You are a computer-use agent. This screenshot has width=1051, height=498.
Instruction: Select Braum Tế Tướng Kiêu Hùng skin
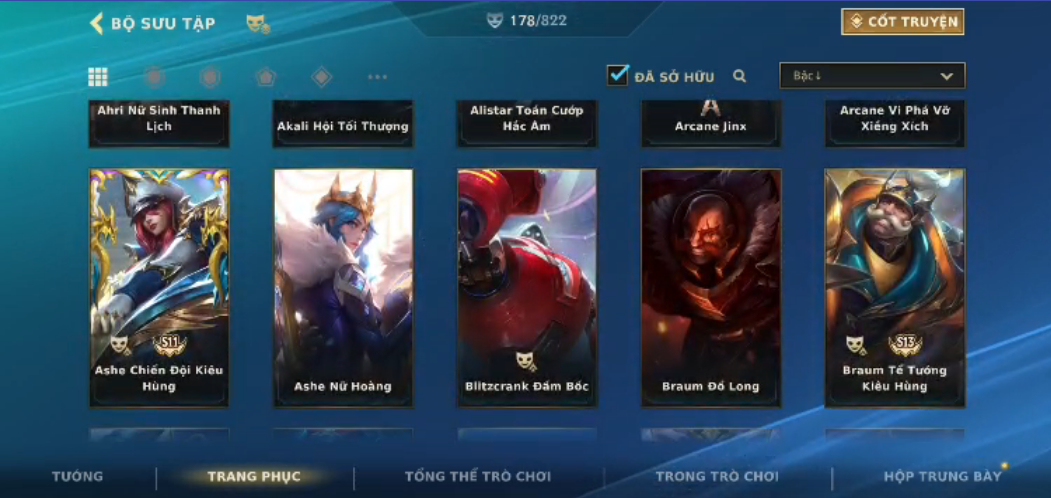coord(894,287)
